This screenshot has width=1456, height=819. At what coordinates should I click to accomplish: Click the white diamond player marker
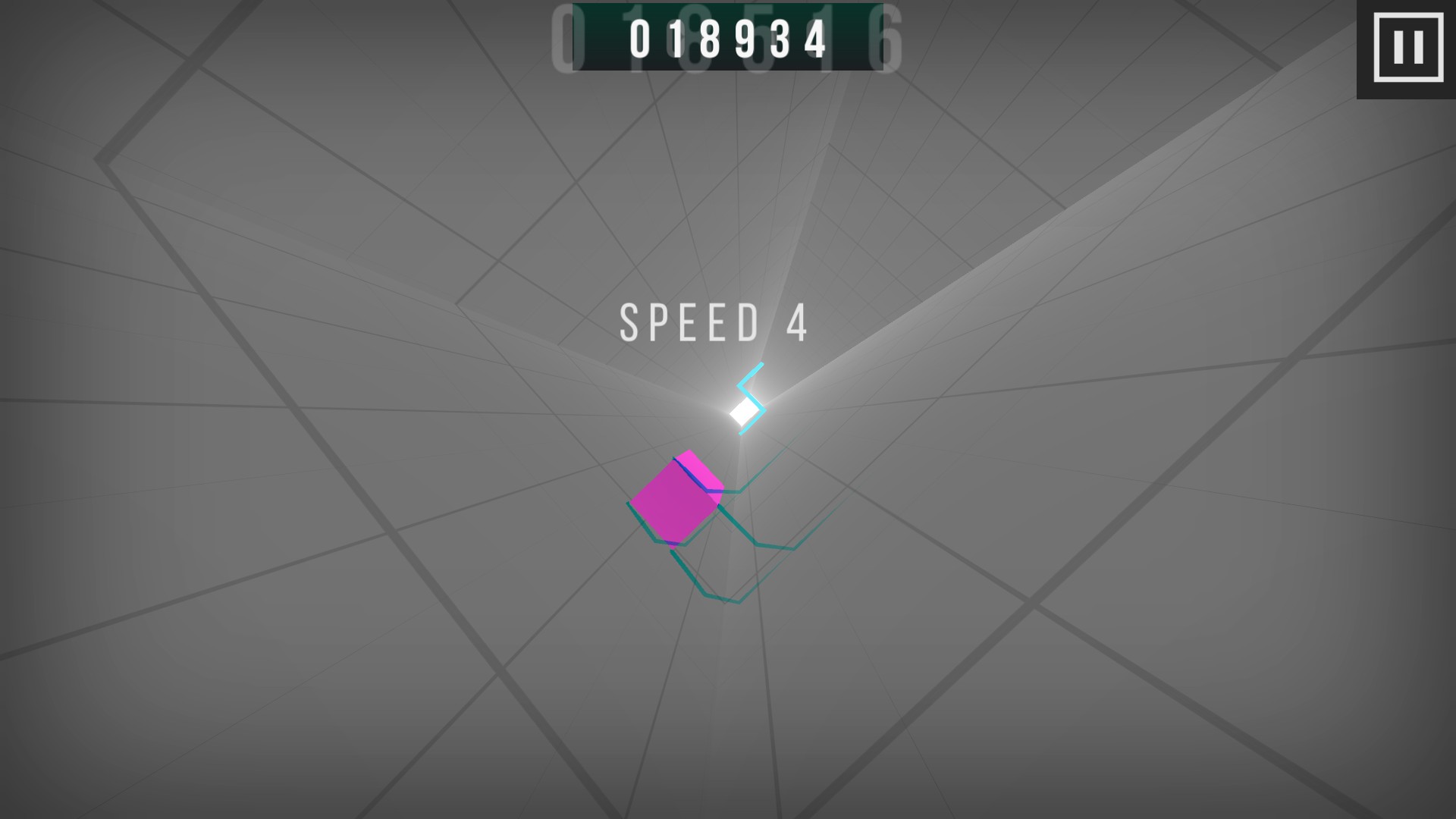[742, 411]
